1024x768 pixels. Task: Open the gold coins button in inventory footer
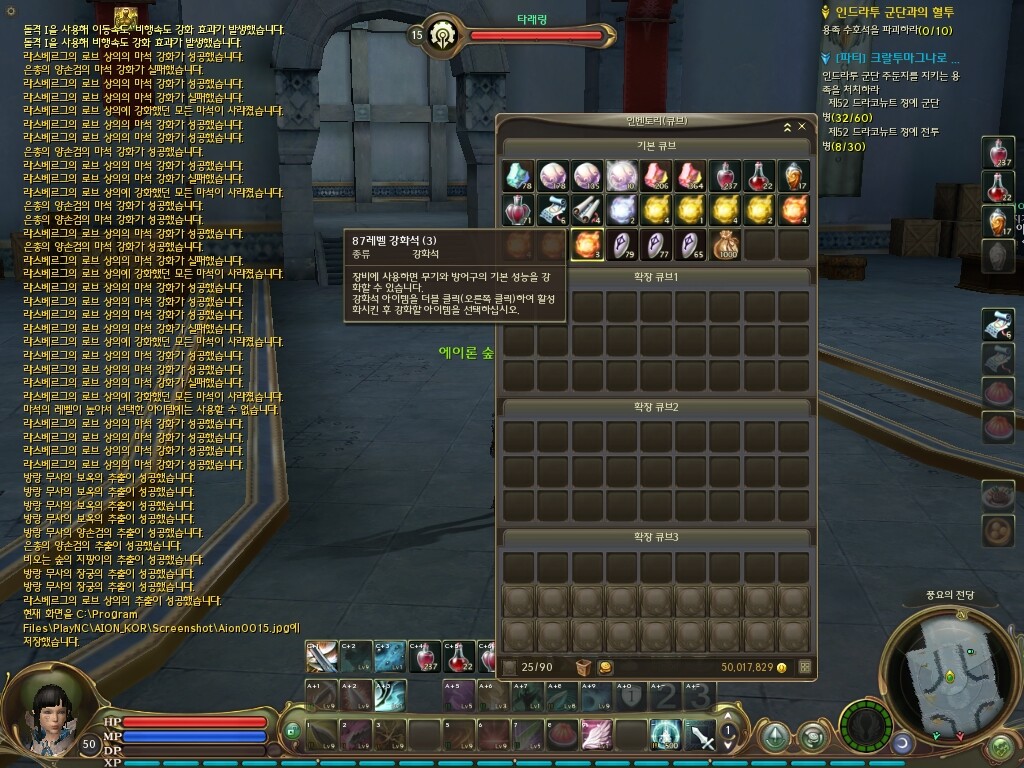[x=605, y=667]
